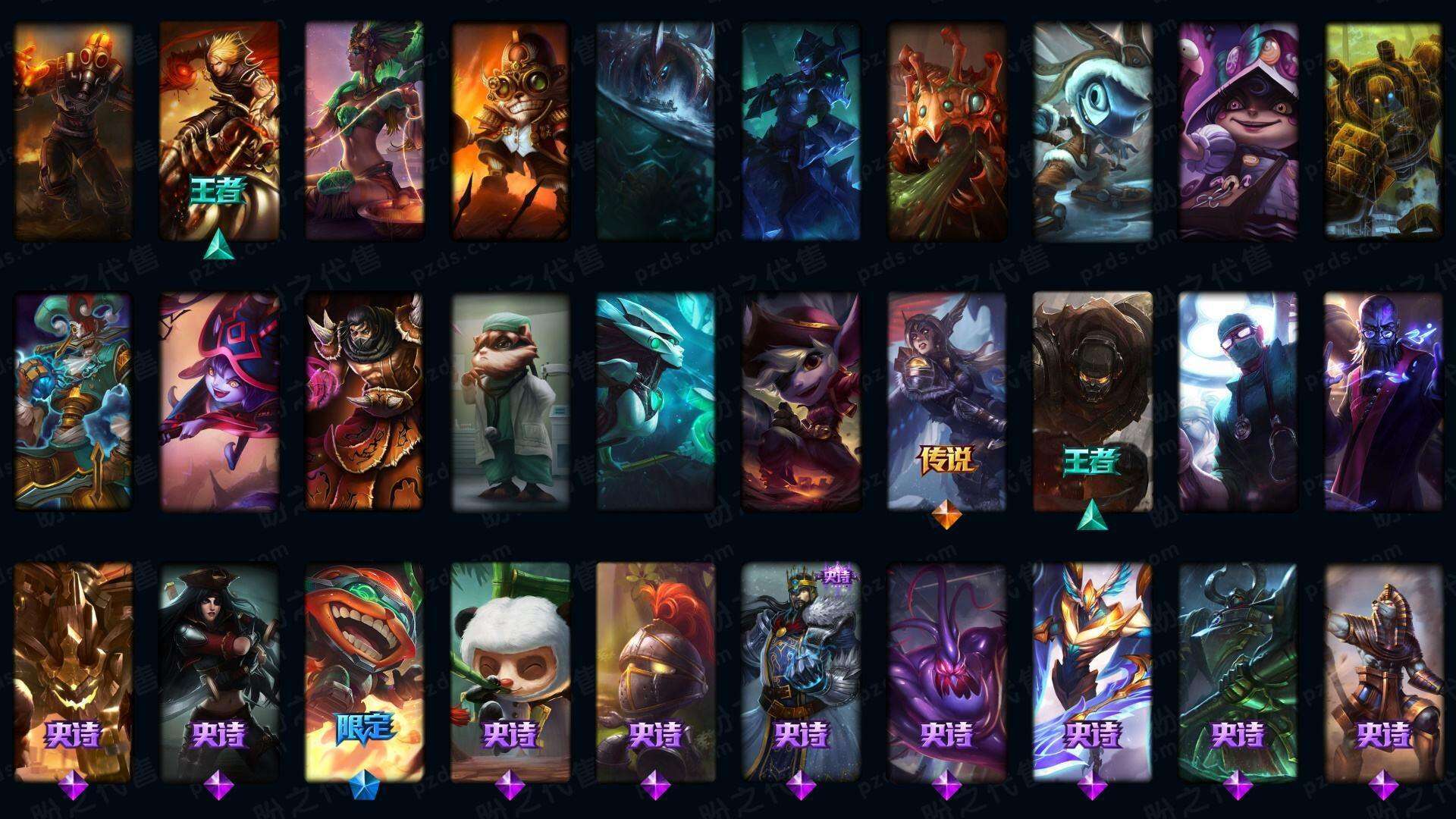
Task: Select the blond hero card labeled 王者
Action: [218, 130]
